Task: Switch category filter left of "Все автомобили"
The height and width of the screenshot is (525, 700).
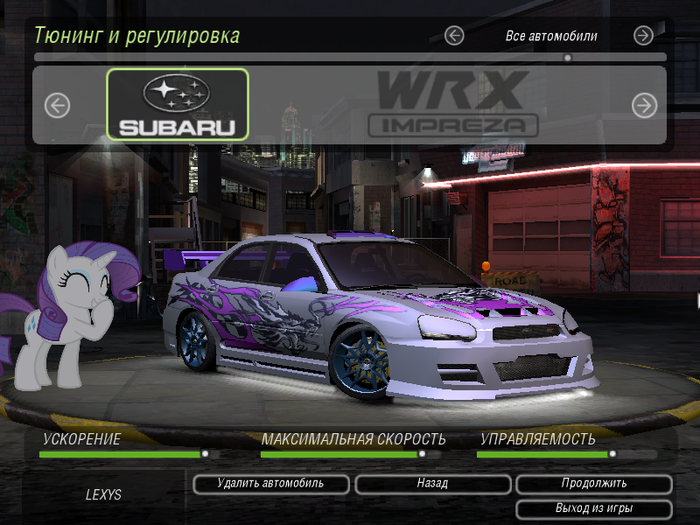Action: 454,36
